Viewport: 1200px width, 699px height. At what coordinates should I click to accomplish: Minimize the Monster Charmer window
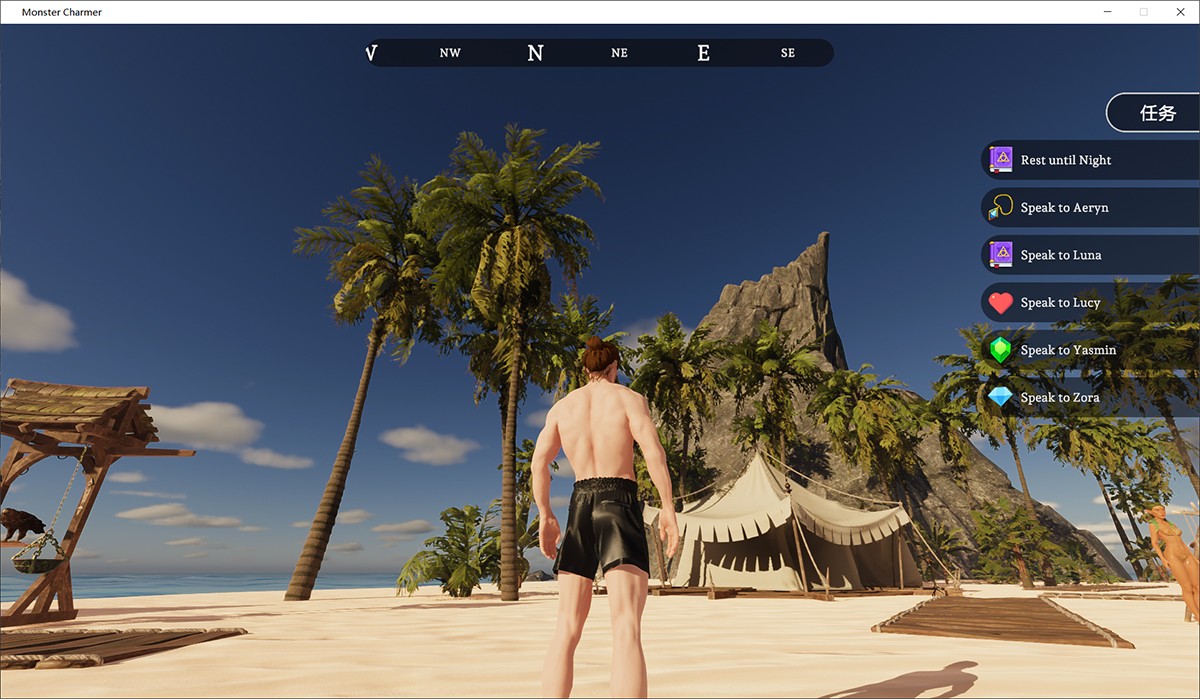1108,12
